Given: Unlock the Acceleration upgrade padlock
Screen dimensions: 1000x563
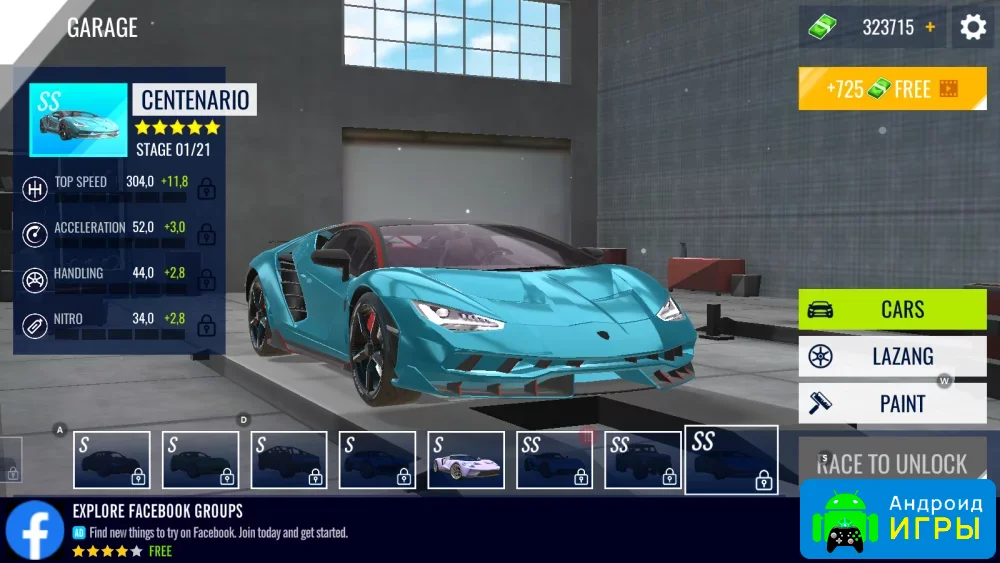Looking at the screenshot, I should [207, 233].
